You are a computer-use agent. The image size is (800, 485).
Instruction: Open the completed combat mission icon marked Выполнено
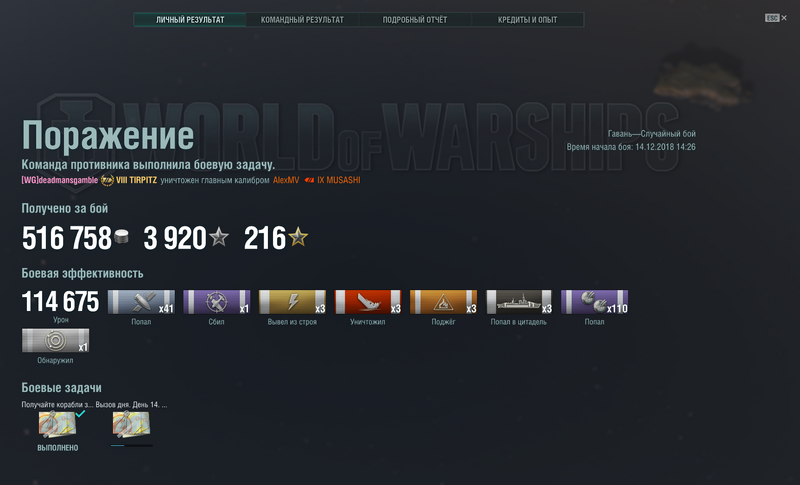click(x=57, y=424)
